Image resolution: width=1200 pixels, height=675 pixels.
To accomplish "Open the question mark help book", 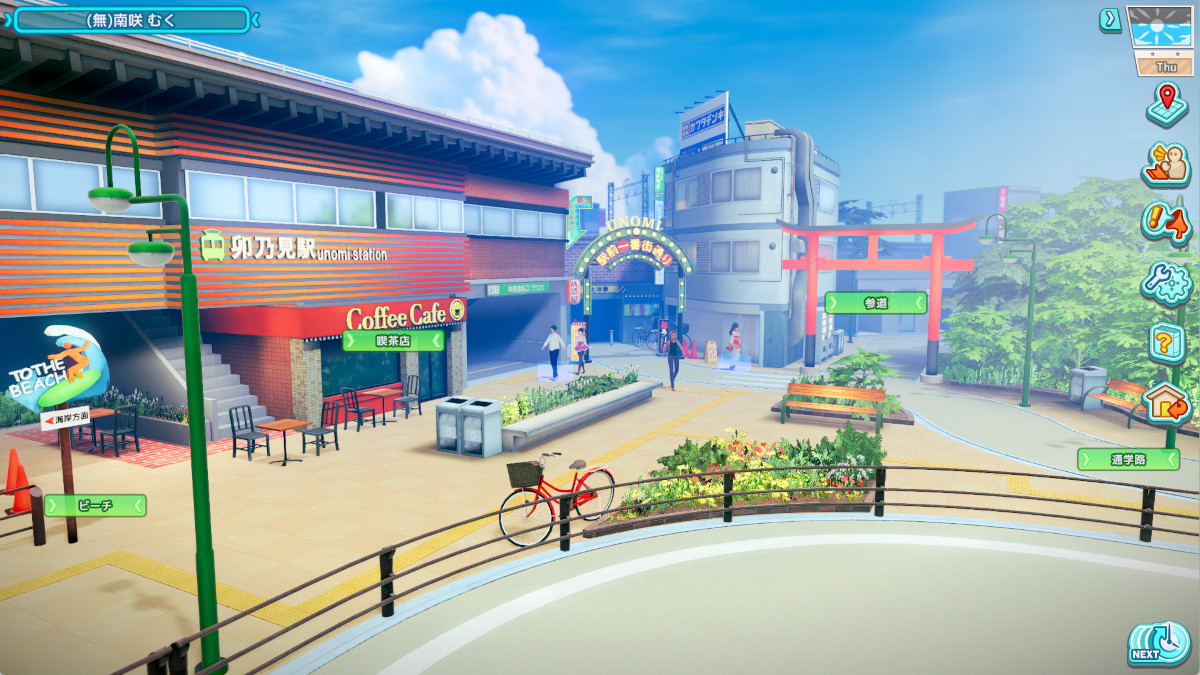I will pos(1165,343).
